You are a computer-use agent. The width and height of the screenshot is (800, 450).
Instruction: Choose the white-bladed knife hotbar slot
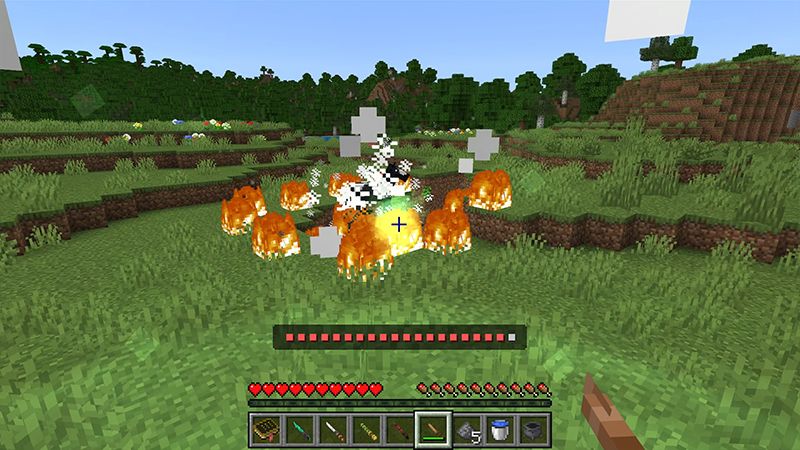(335, 430)
